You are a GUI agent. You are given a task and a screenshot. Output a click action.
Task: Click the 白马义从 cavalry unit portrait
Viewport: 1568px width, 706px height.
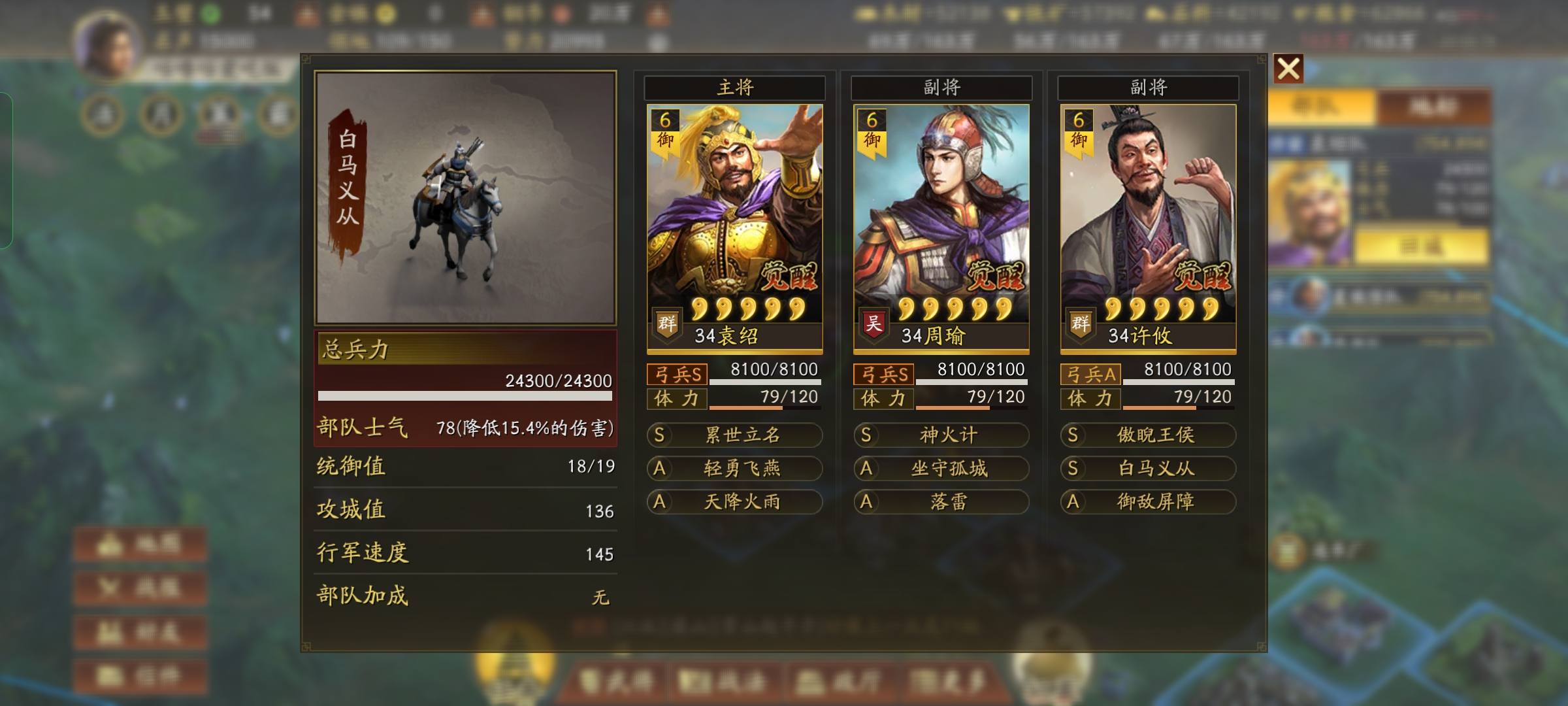tap(465, 197)
